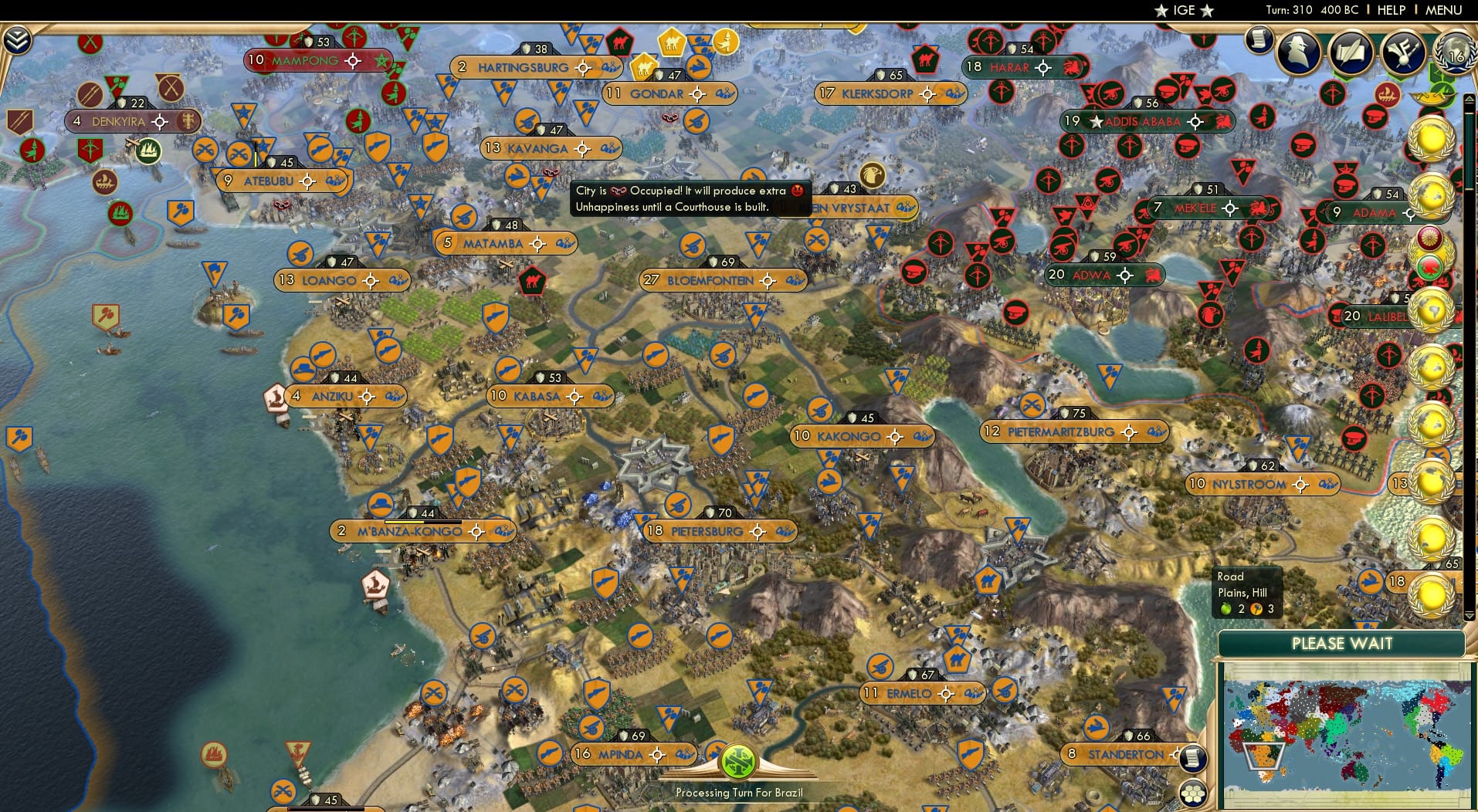Screen dimensions: 1478x812
Task: Select the Addis Ababa city banner
Action: pos(1143,121)
